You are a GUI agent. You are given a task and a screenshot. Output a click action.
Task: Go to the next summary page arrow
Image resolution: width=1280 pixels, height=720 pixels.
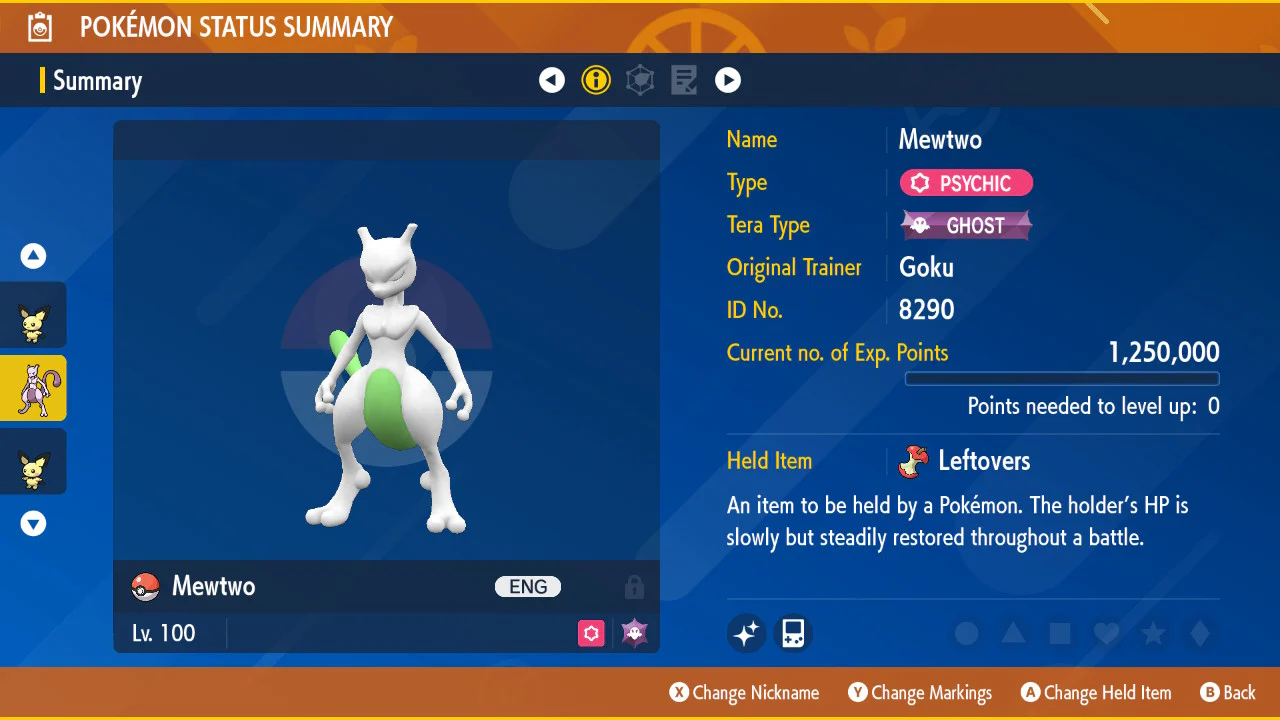click(x=728, y=80)
